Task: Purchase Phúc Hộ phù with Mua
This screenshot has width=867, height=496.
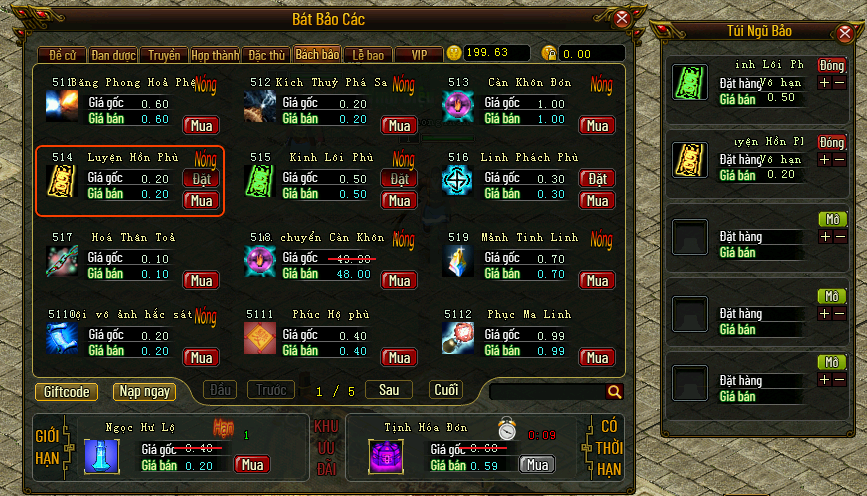Action: [399, 358]
